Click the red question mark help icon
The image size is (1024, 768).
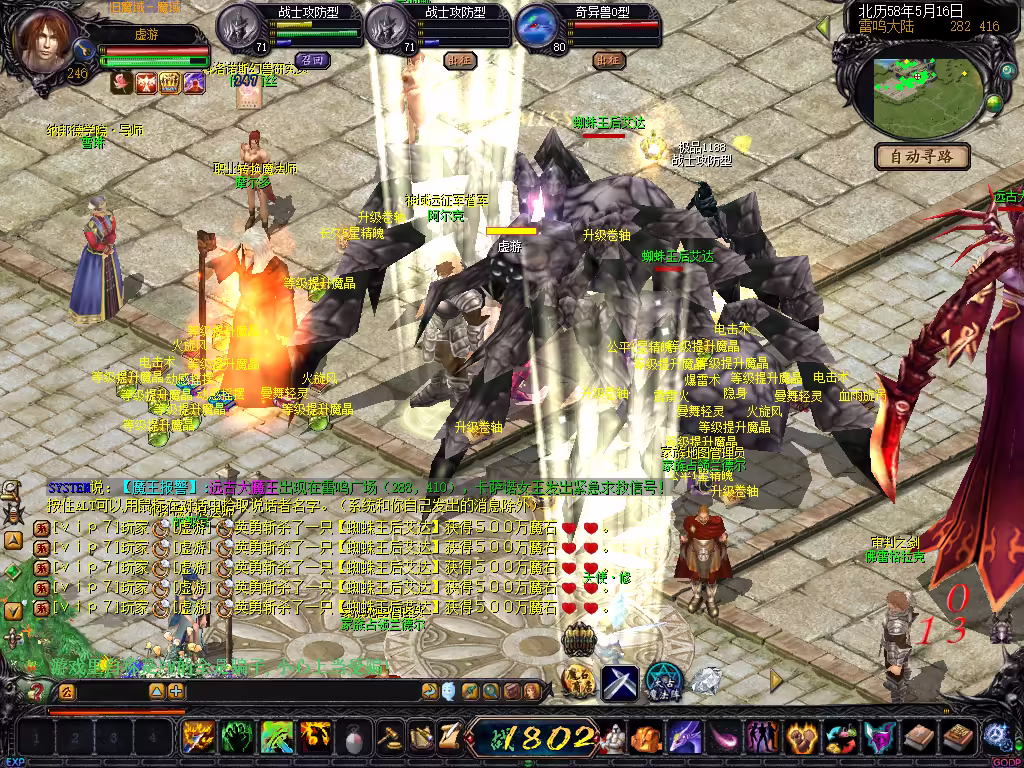36,691
